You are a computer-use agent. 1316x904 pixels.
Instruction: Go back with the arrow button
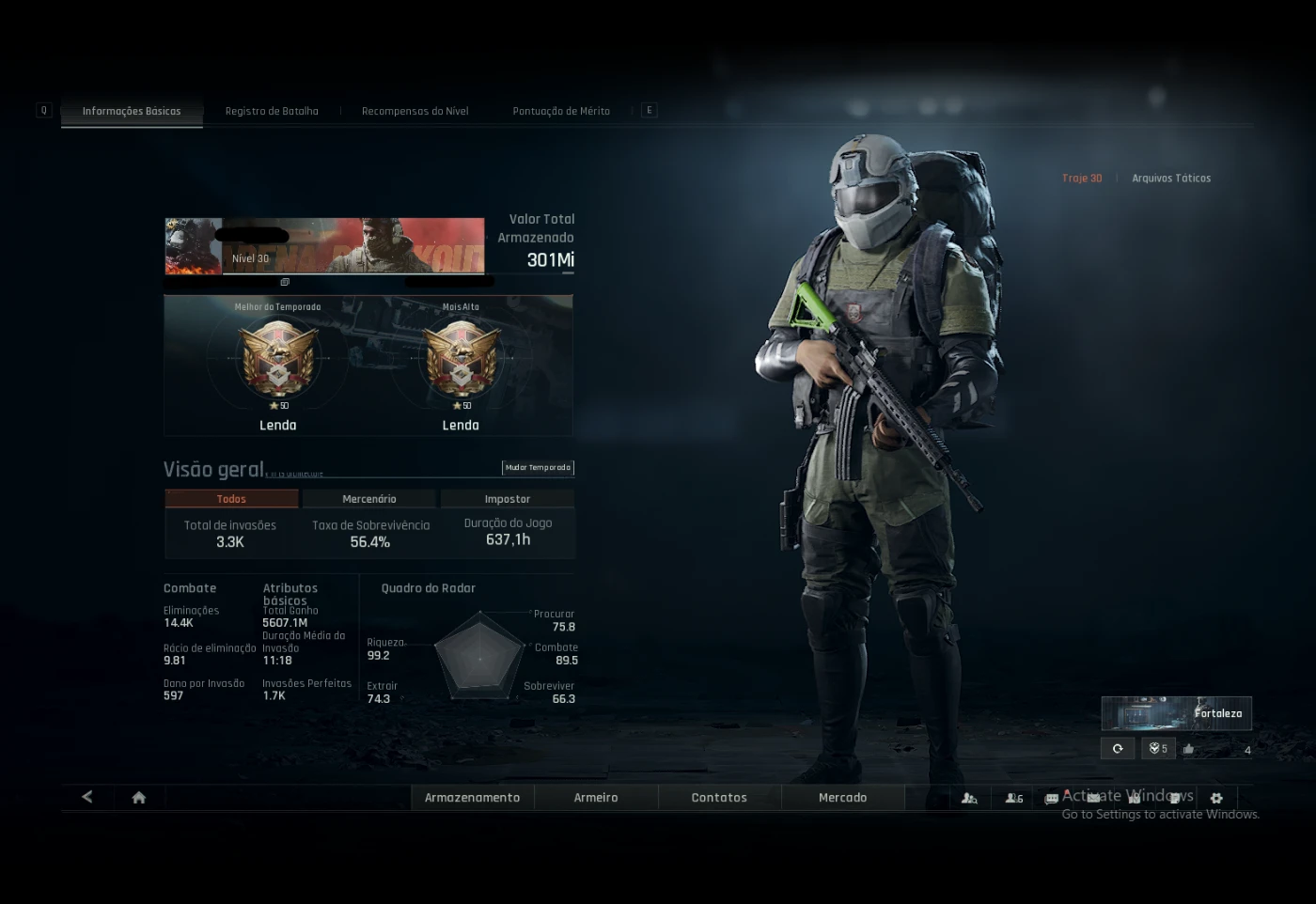87,797
